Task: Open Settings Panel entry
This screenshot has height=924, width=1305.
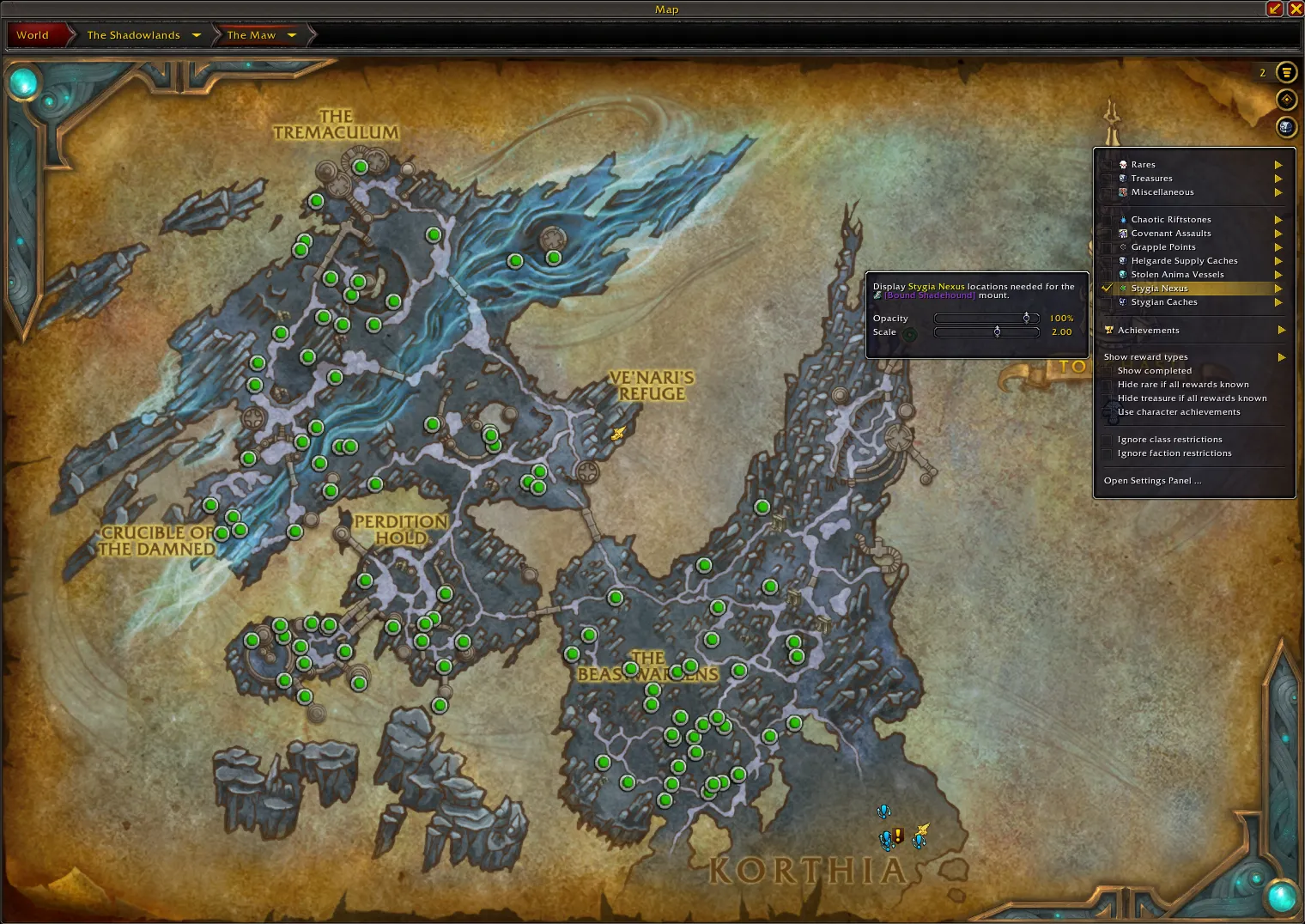Action: click(x=1152, y=481)
